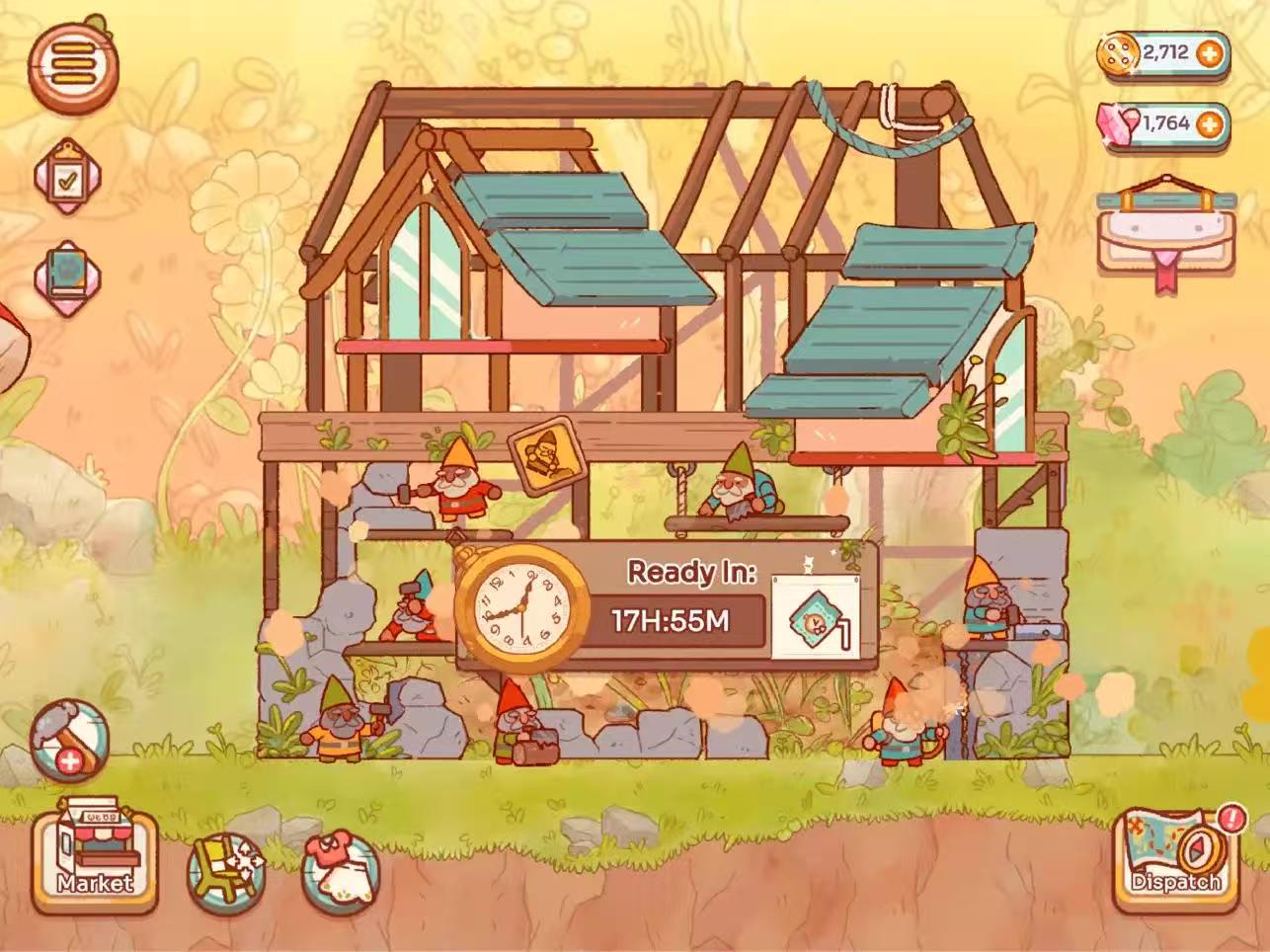Open the satchel bag inventory
The height and width of the screenshot is (952, 1270).
point(1166,237)
